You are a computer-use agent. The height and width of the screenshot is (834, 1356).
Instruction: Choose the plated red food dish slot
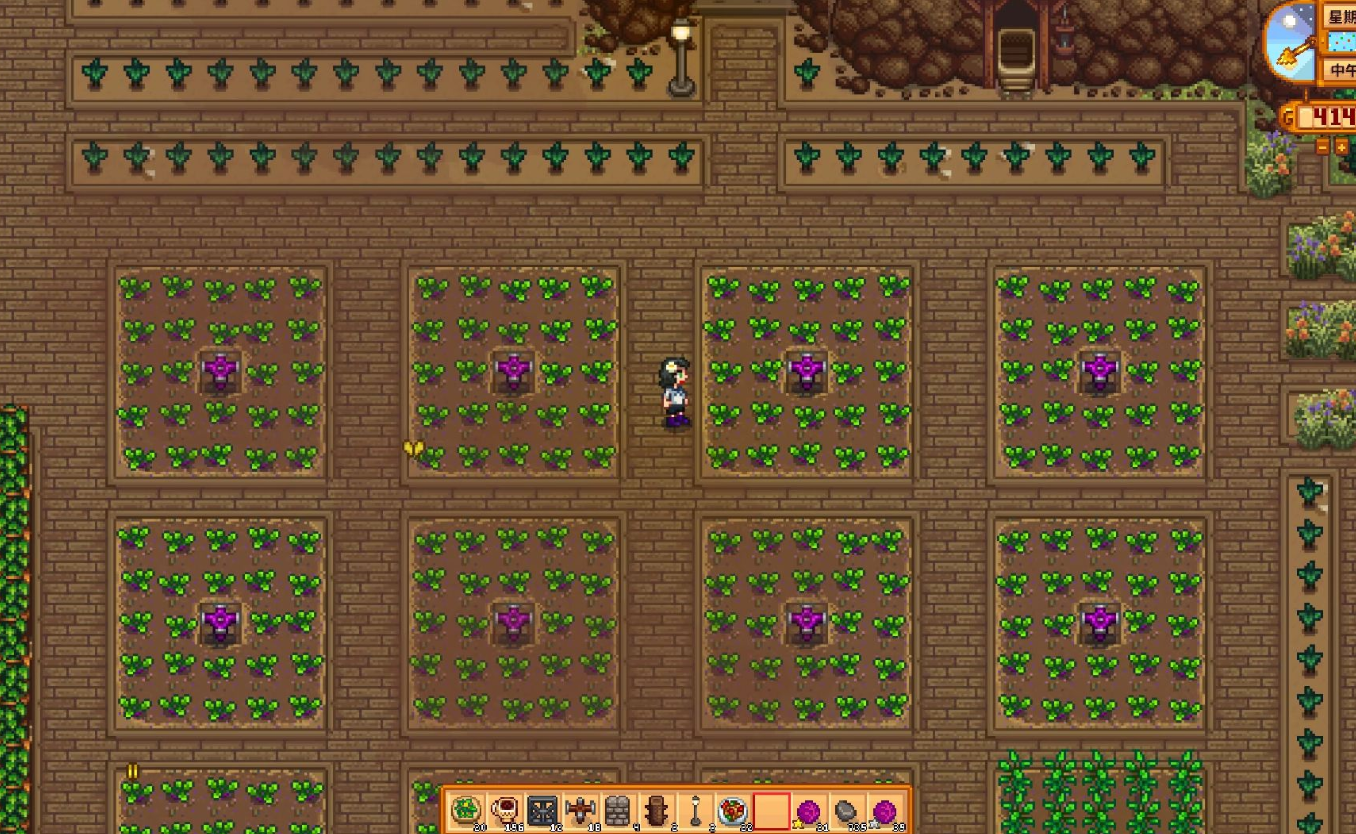[x=733, y=810]
